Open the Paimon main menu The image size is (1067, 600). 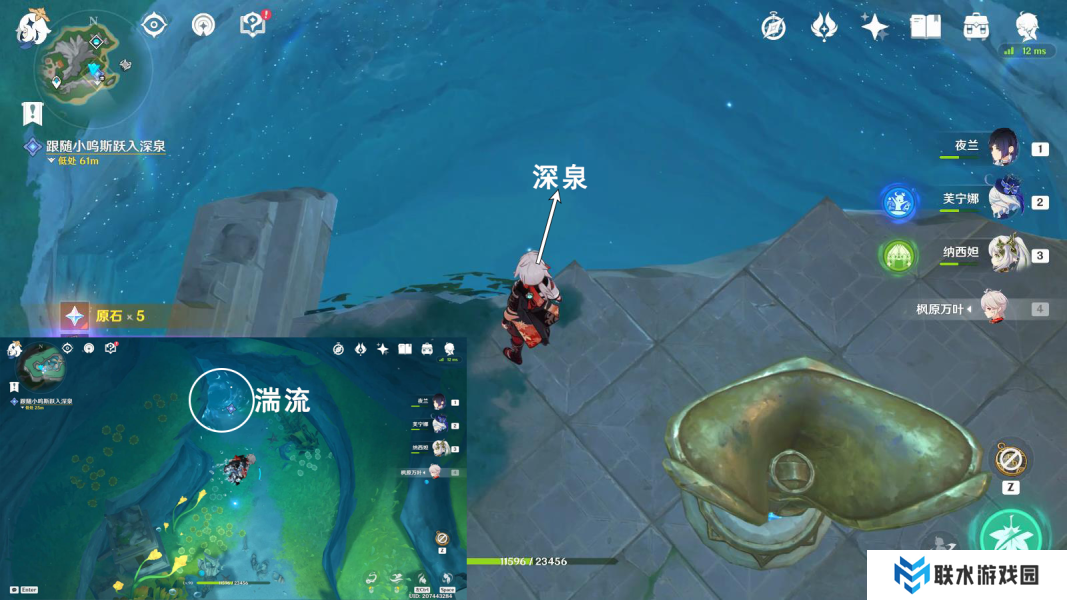coord(32,26)
